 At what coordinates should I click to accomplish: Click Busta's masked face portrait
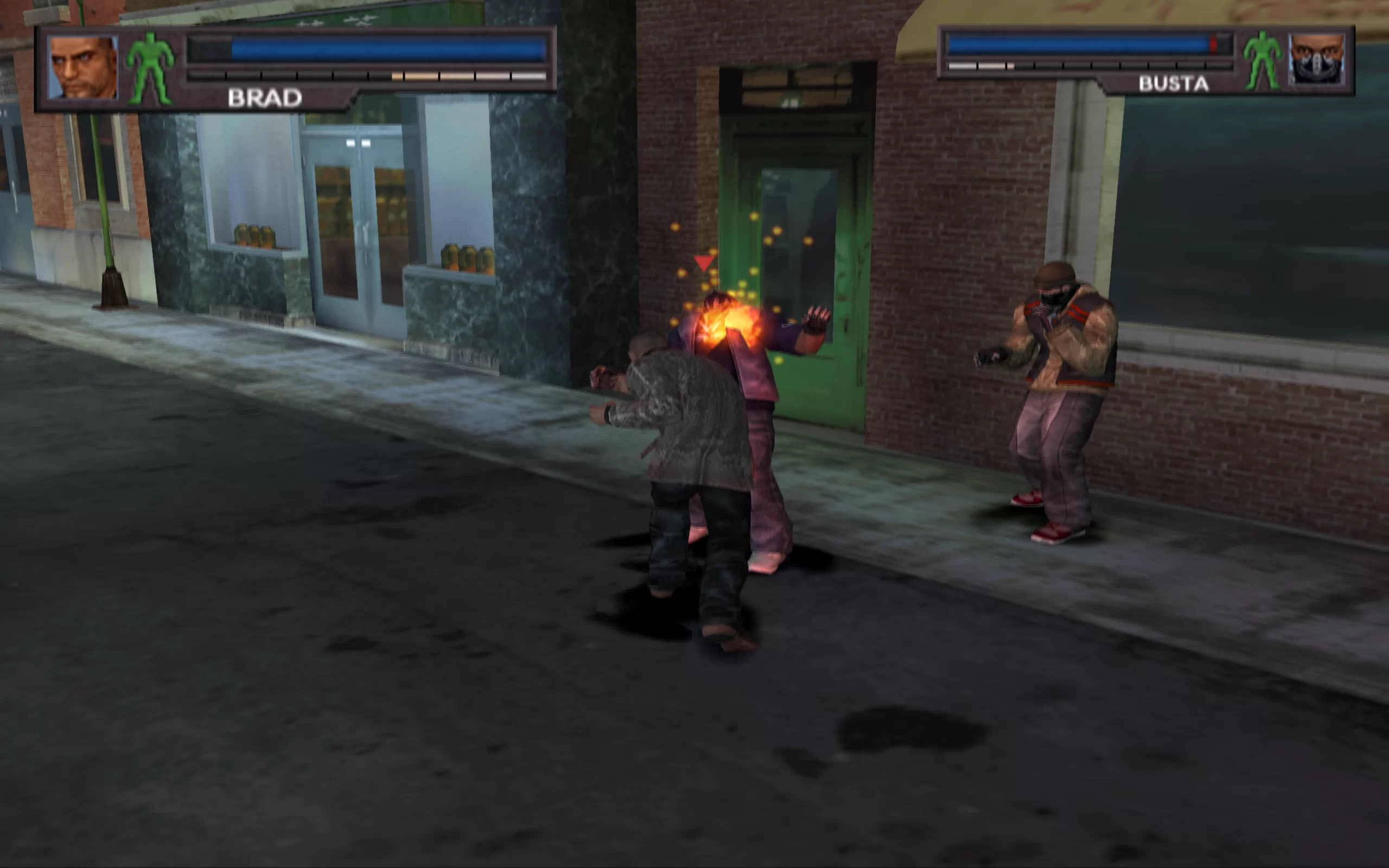(x=1316, y=60)
